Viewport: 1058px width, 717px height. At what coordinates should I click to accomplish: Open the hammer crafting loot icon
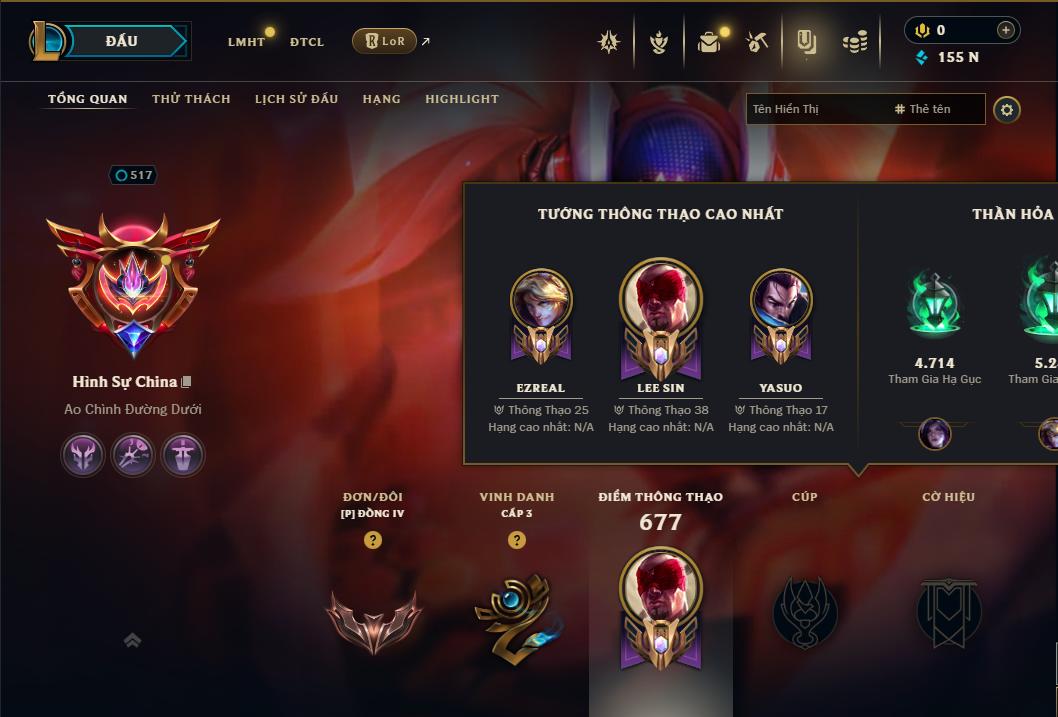(757, 42)
